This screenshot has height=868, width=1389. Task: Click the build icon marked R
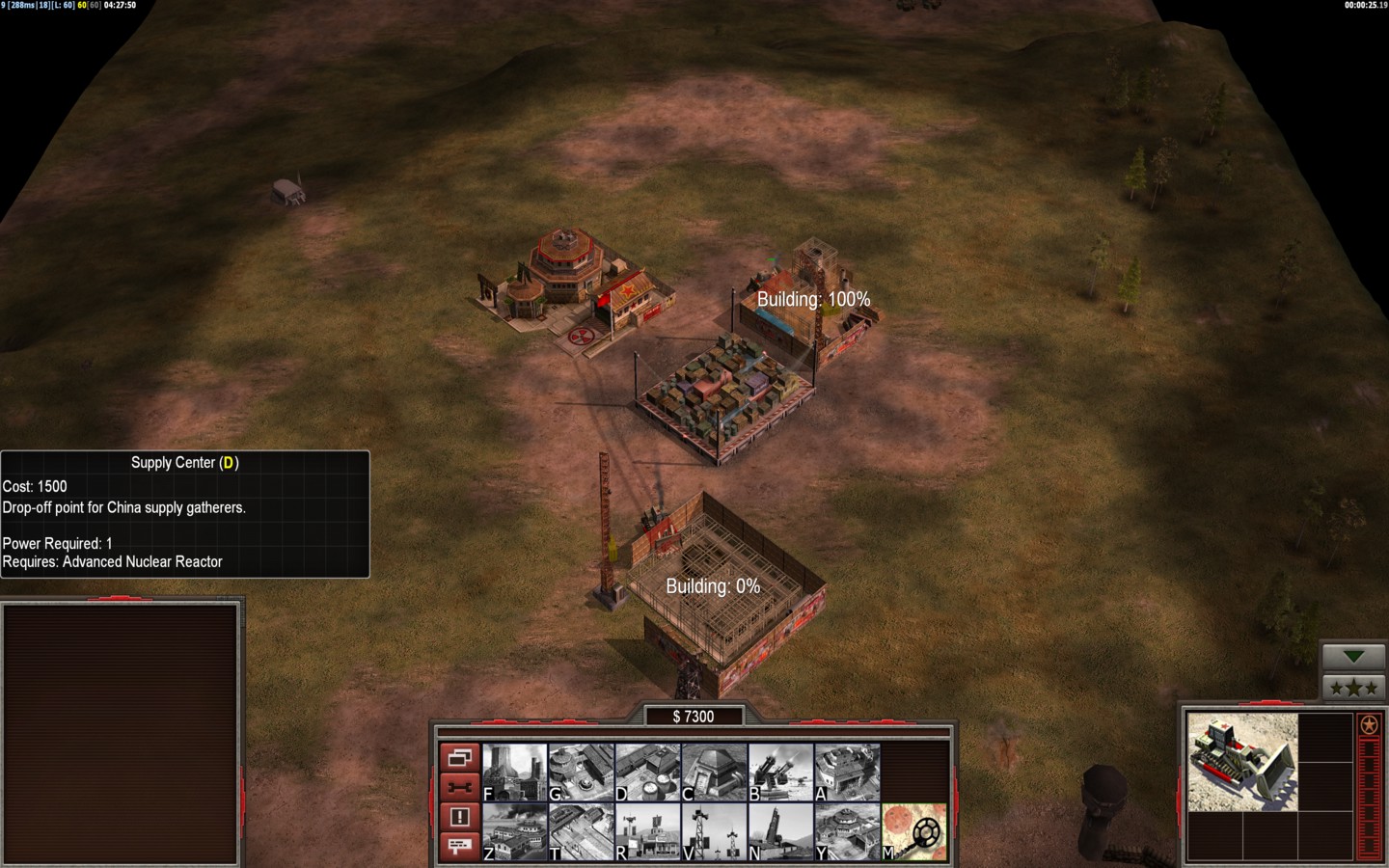click(x=648, y=831)
